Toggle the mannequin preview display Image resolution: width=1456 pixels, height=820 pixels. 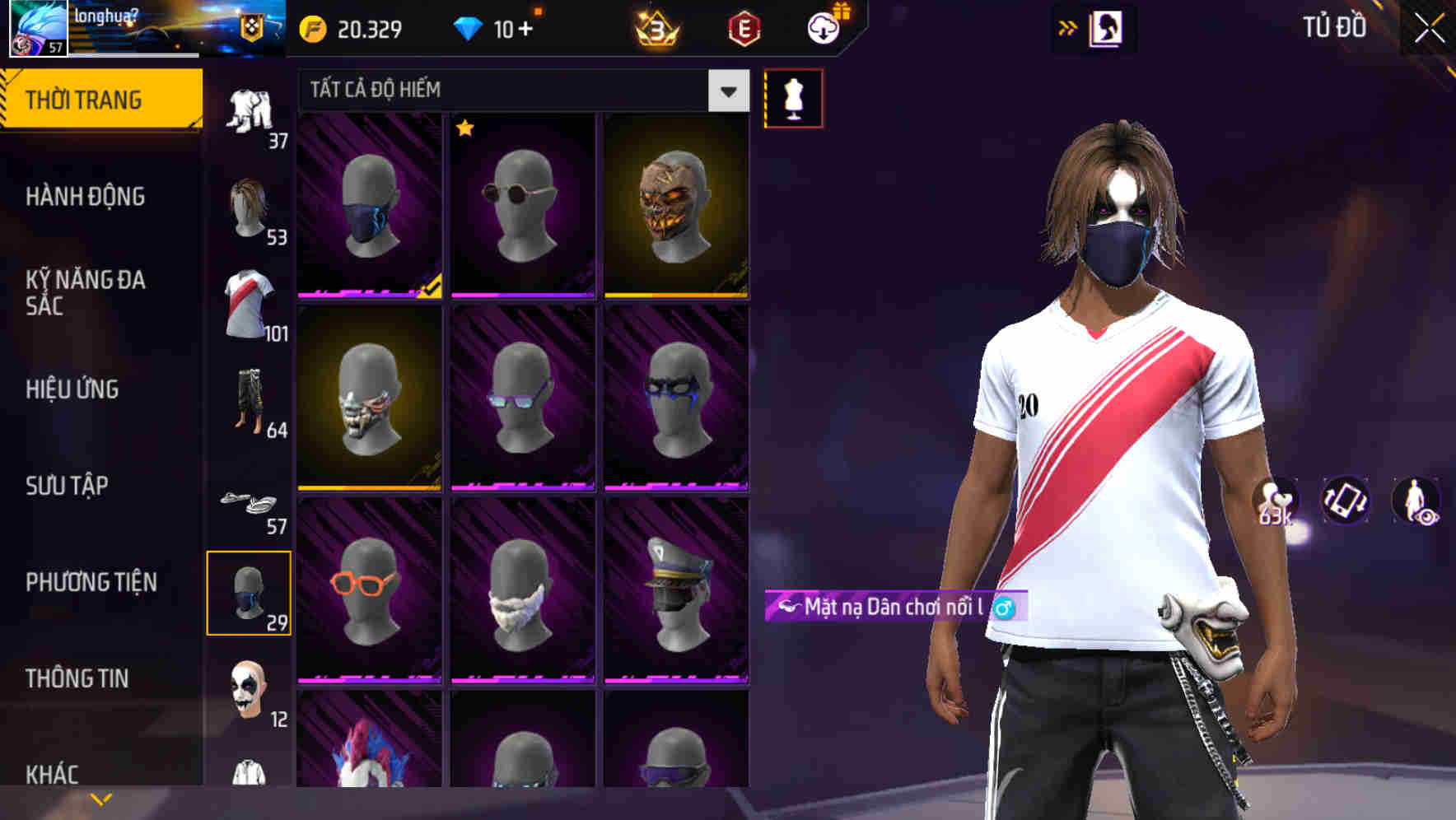[x=793, y=97]
